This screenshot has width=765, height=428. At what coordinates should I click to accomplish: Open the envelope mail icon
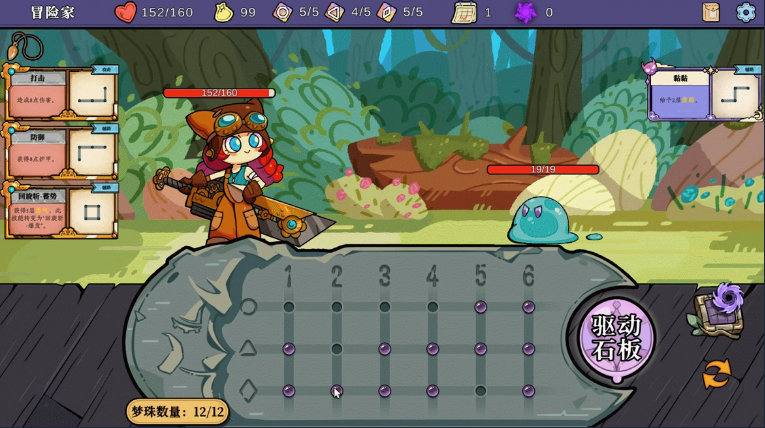click(x=711, y=12)
